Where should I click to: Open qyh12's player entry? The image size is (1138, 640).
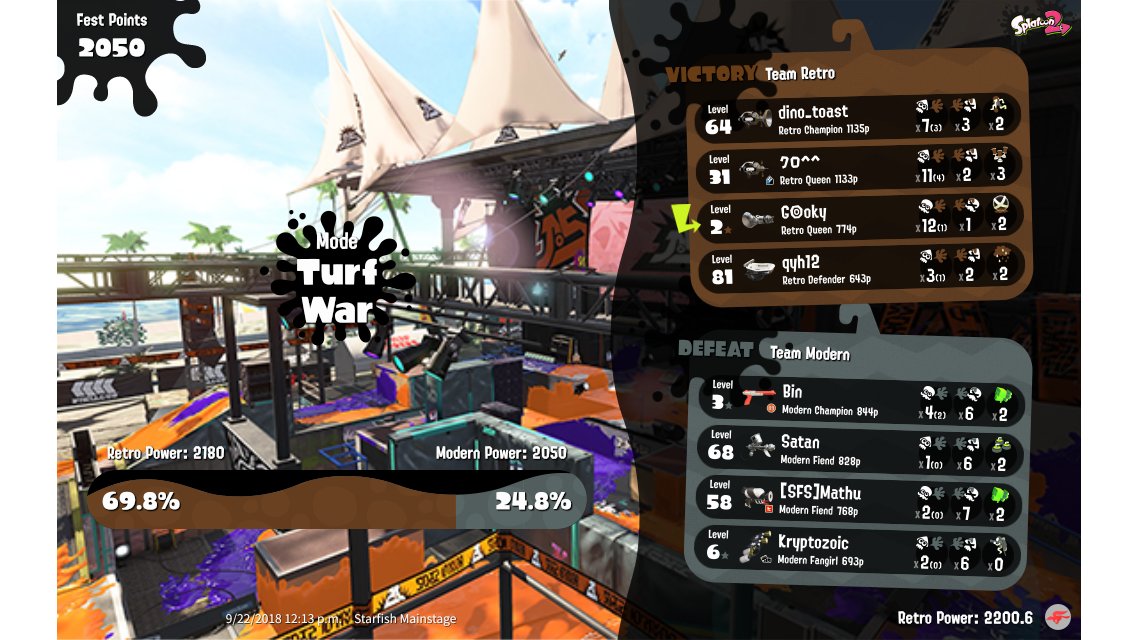pos(860,268)
